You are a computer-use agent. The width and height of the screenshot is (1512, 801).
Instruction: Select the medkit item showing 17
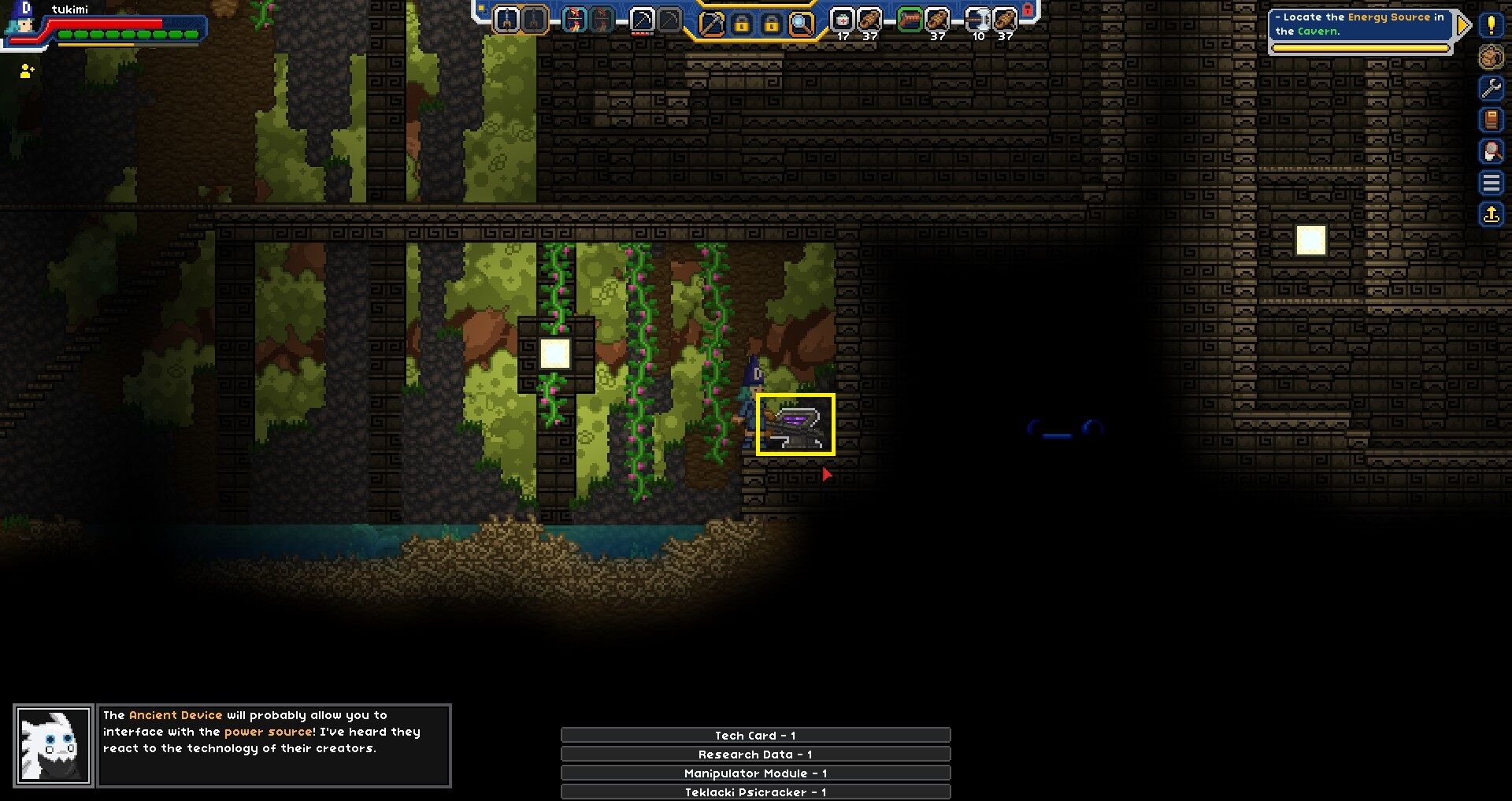[843, 20]
